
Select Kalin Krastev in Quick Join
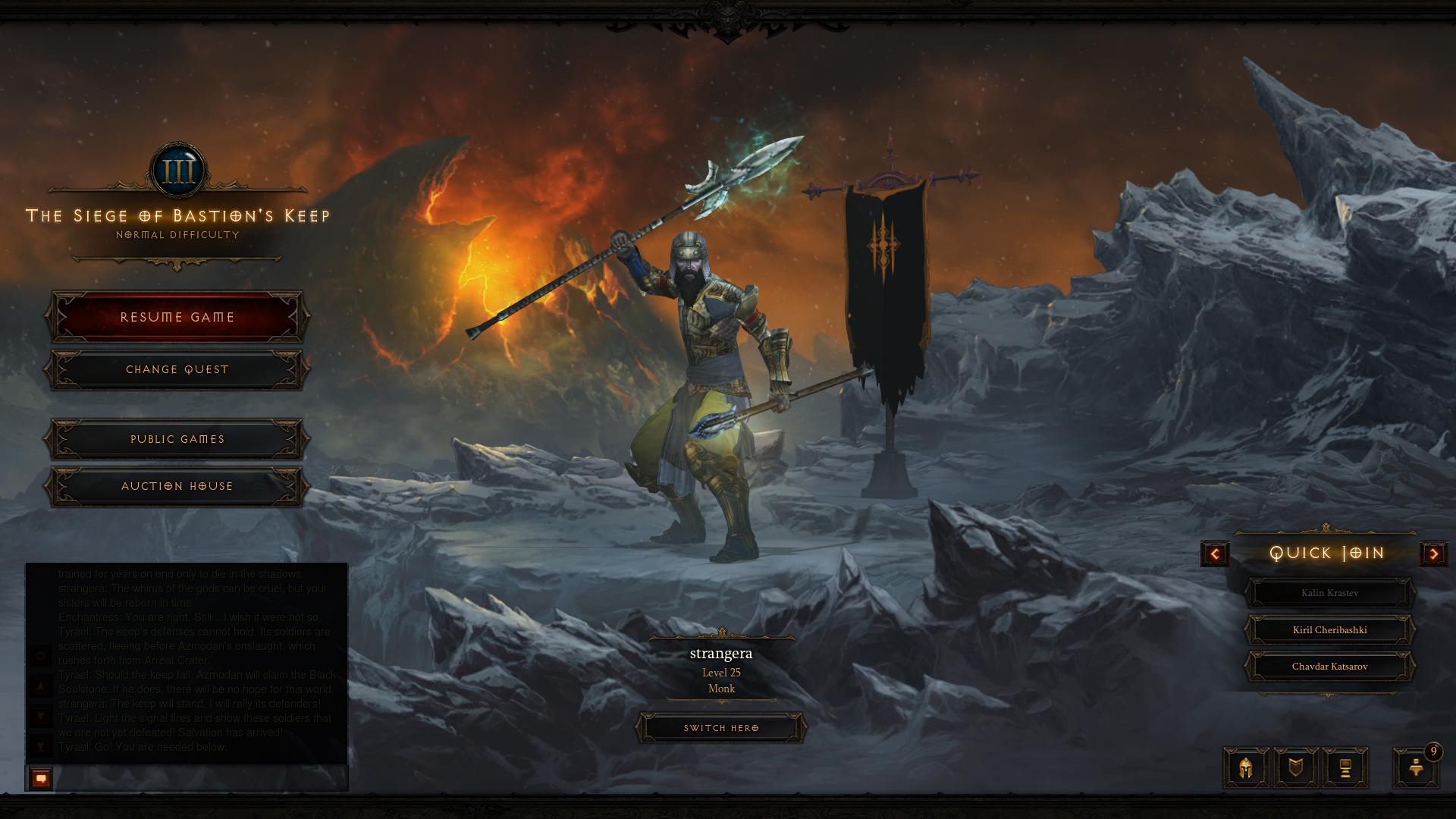click(1329, 593)
